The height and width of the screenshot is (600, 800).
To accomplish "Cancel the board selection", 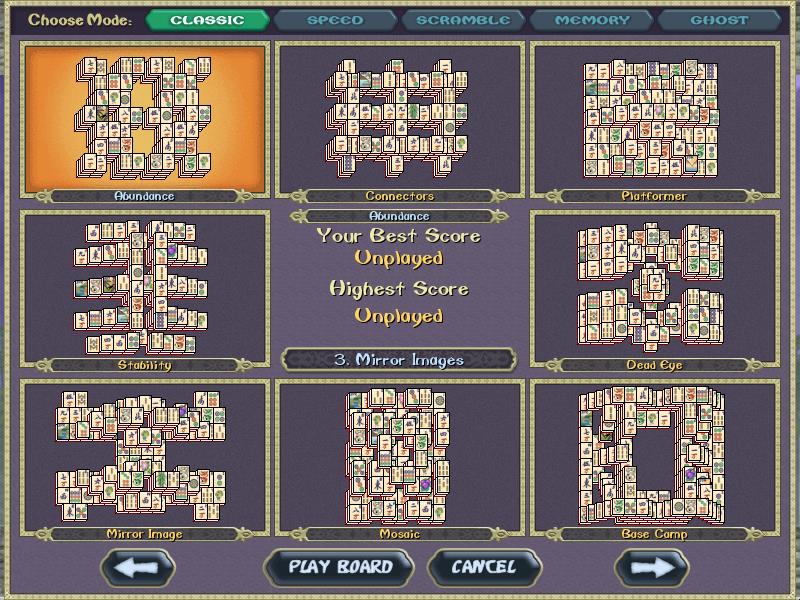I will [x=484, y=567].
